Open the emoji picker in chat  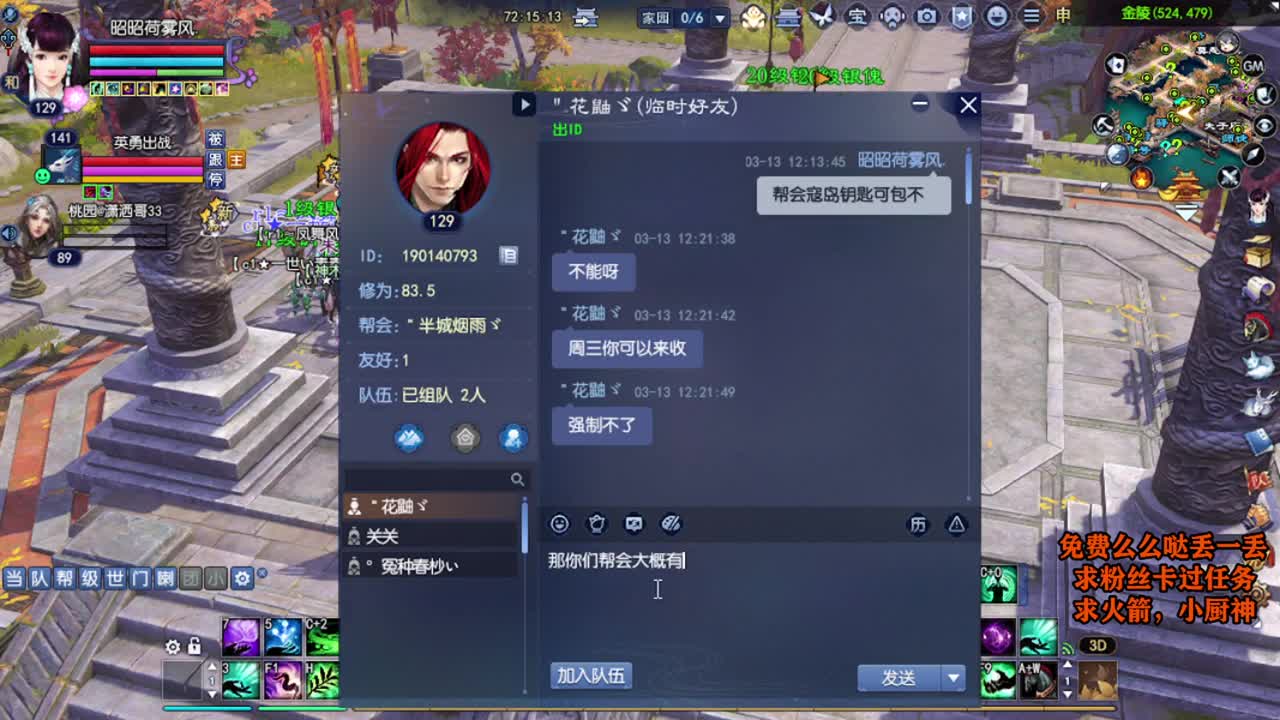[561, 524]
